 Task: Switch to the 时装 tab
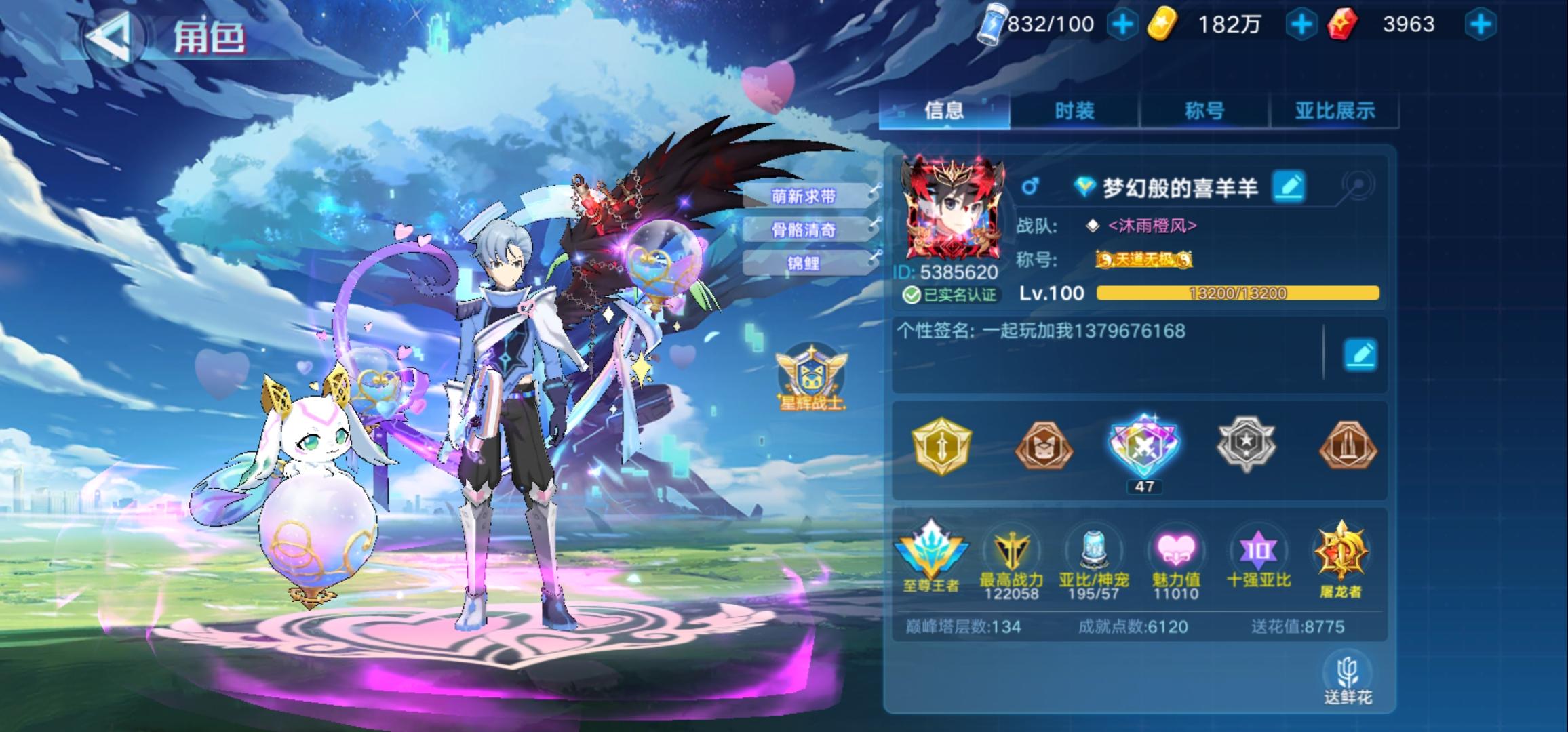1074,110
